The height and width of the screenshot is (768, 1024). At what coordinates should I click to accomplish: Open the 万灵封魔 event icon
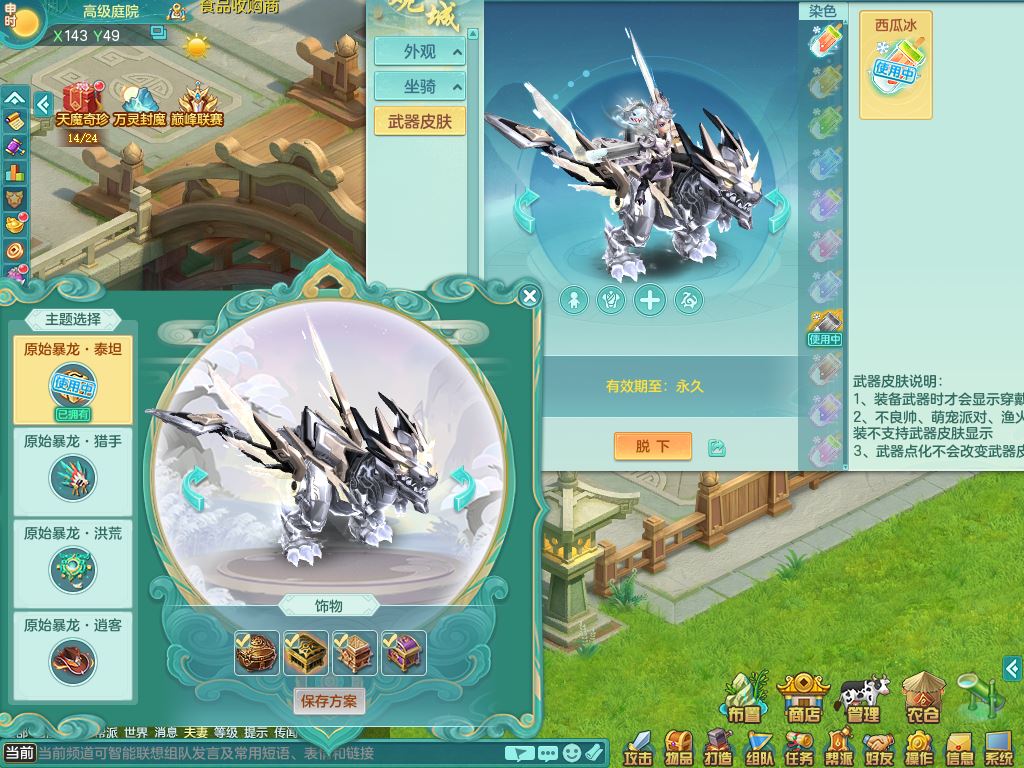[x=139, y=104]
